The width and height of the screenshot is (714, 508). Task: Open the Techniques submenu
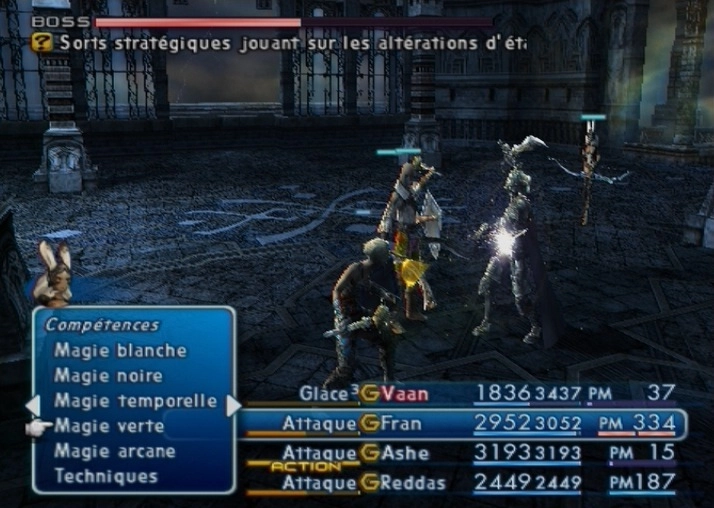(106, 476)
